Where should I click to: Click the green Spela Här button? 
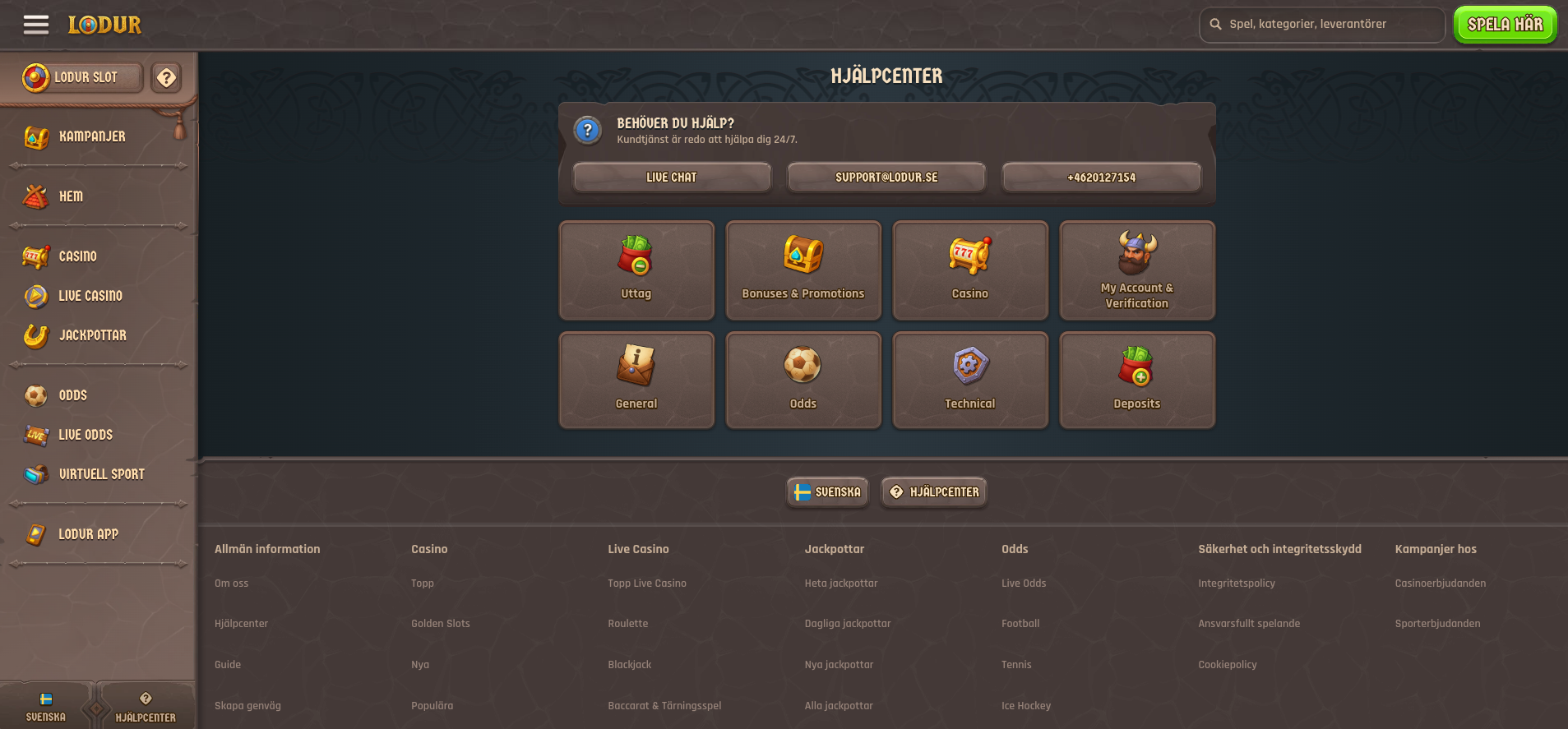point(1505,24)
